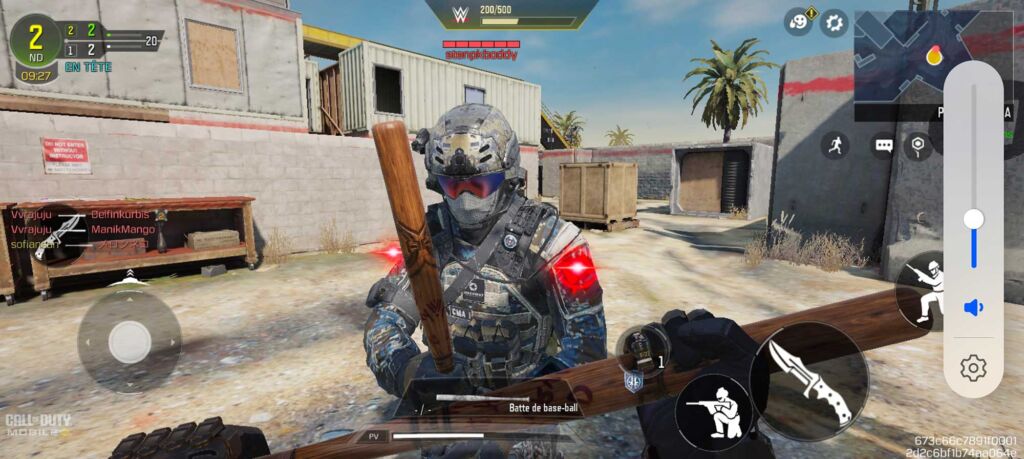Mute audio with the blue speaker icon

pos(973,307)
